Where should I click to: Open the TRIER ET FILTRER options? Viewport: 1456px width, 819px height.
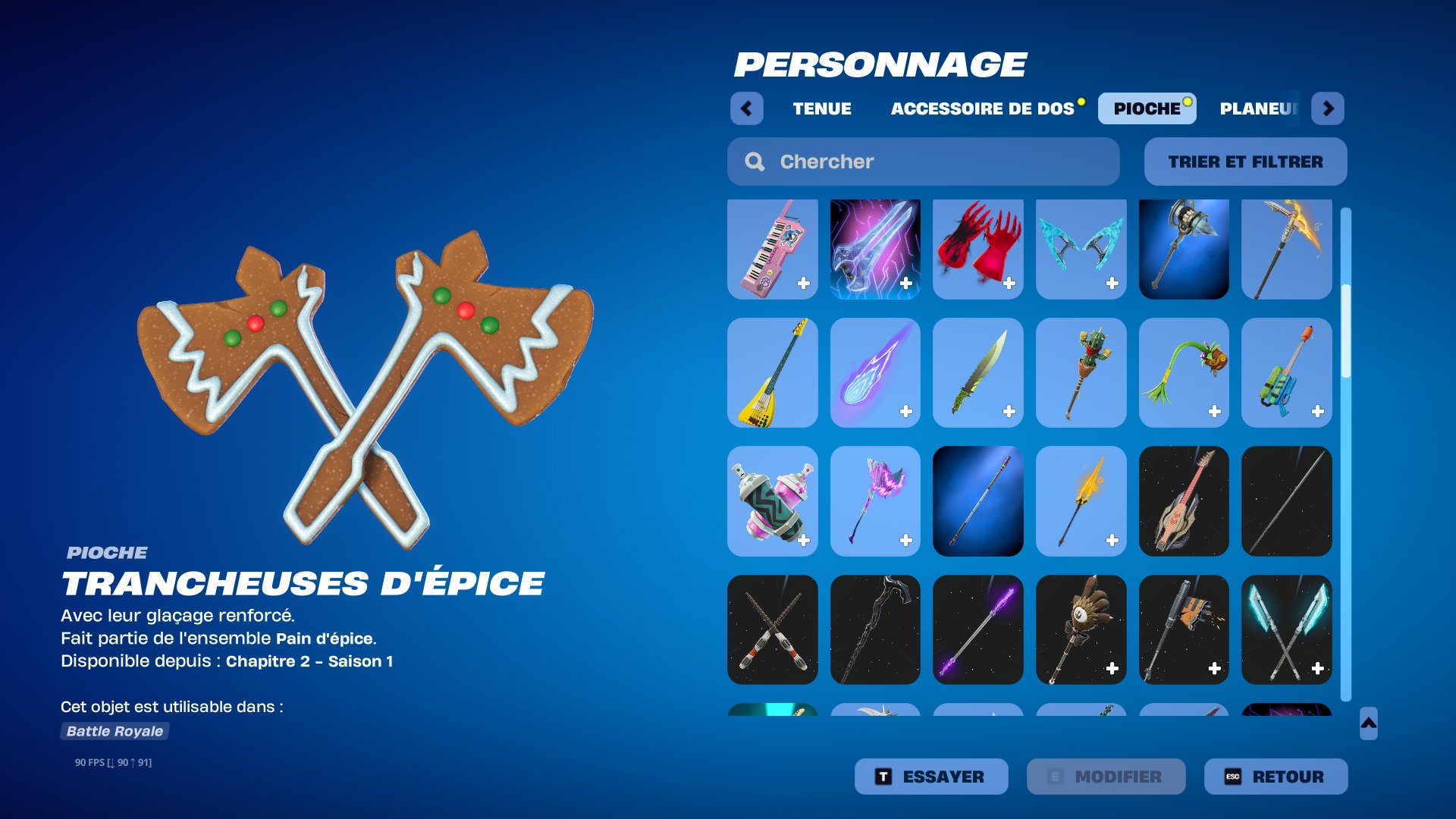click(x=1244, y=162)
